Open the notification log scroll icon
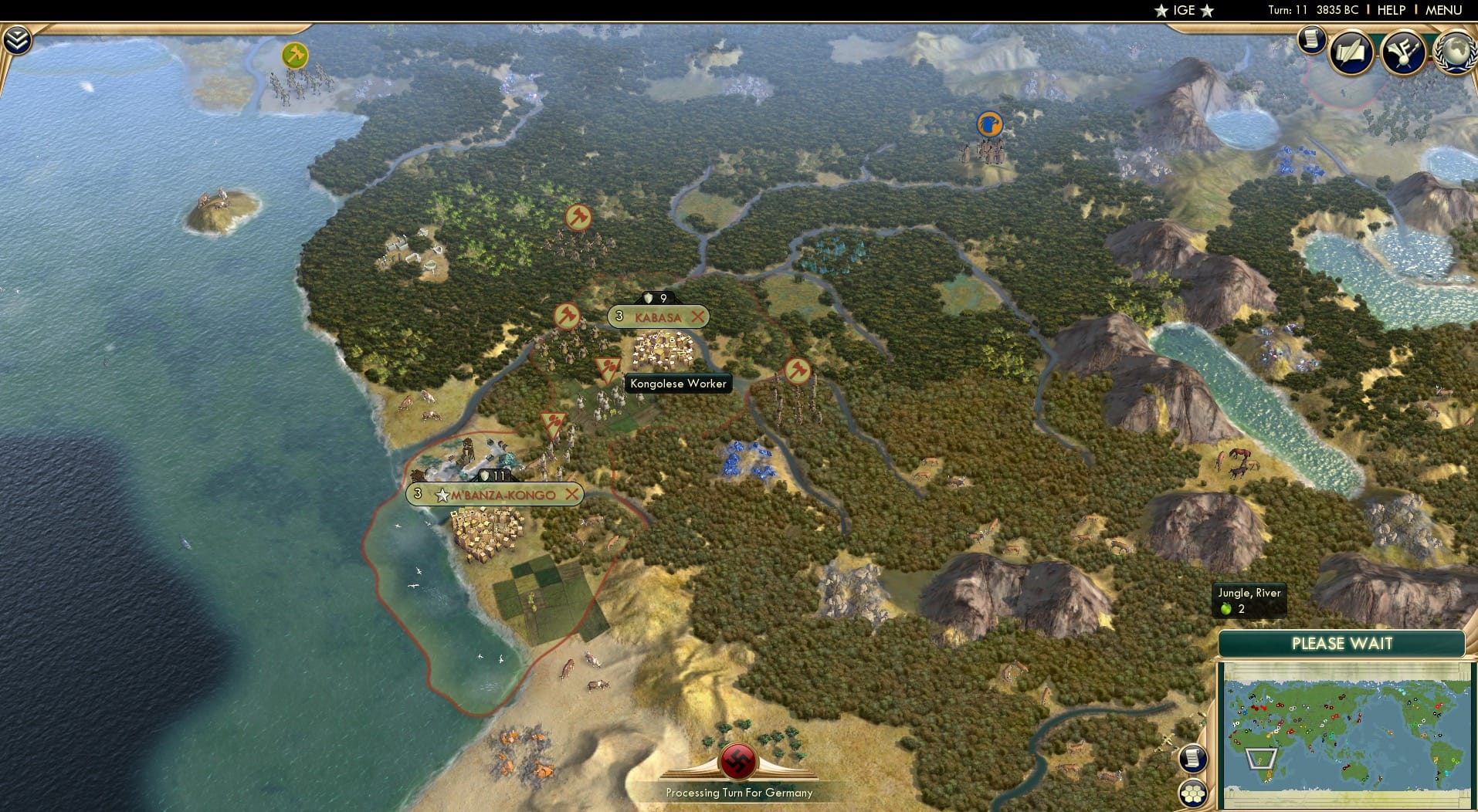 1310,39
